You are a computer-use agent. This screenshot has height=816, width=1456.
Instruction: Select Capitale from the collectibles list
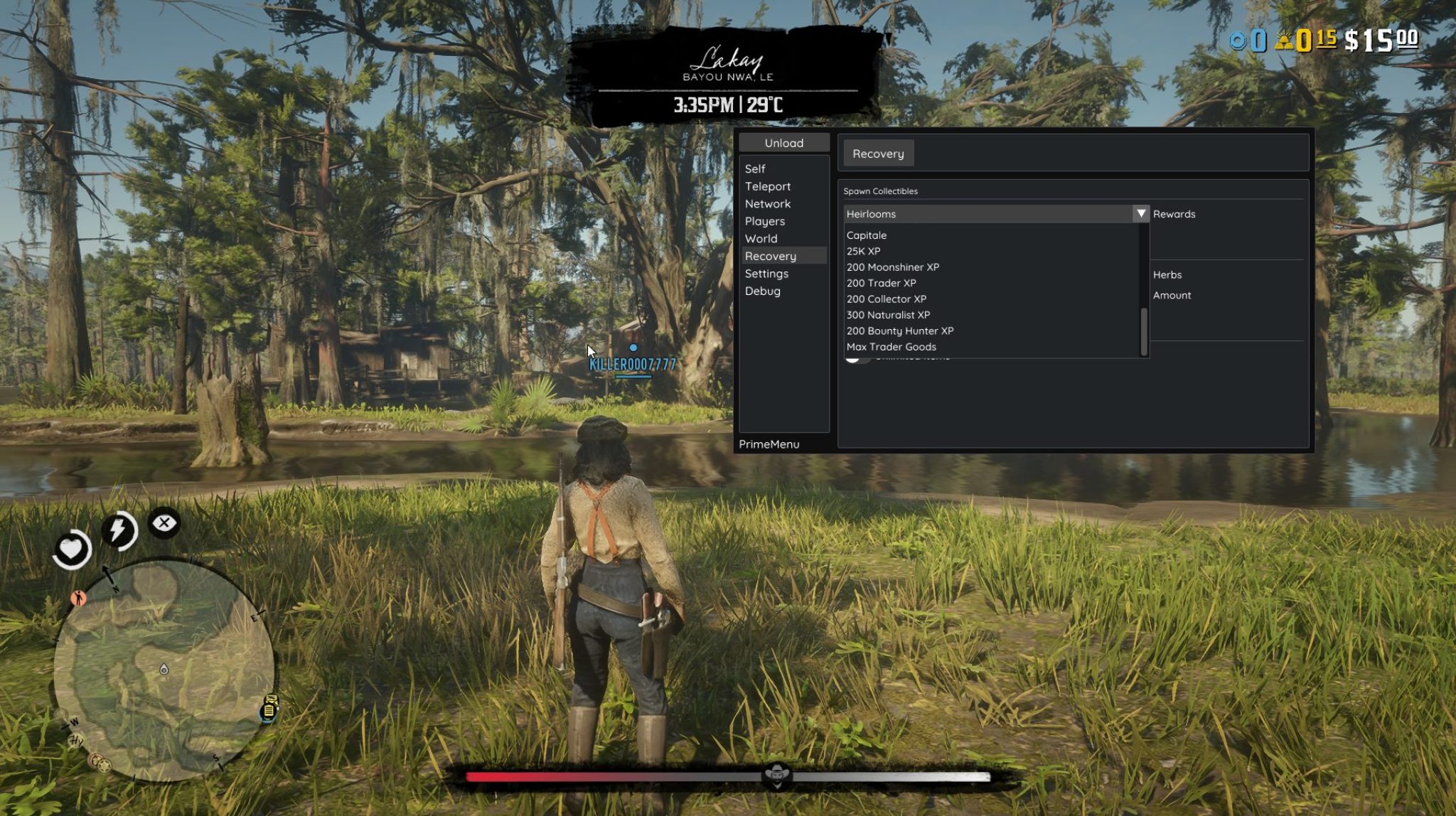(867, 235)
